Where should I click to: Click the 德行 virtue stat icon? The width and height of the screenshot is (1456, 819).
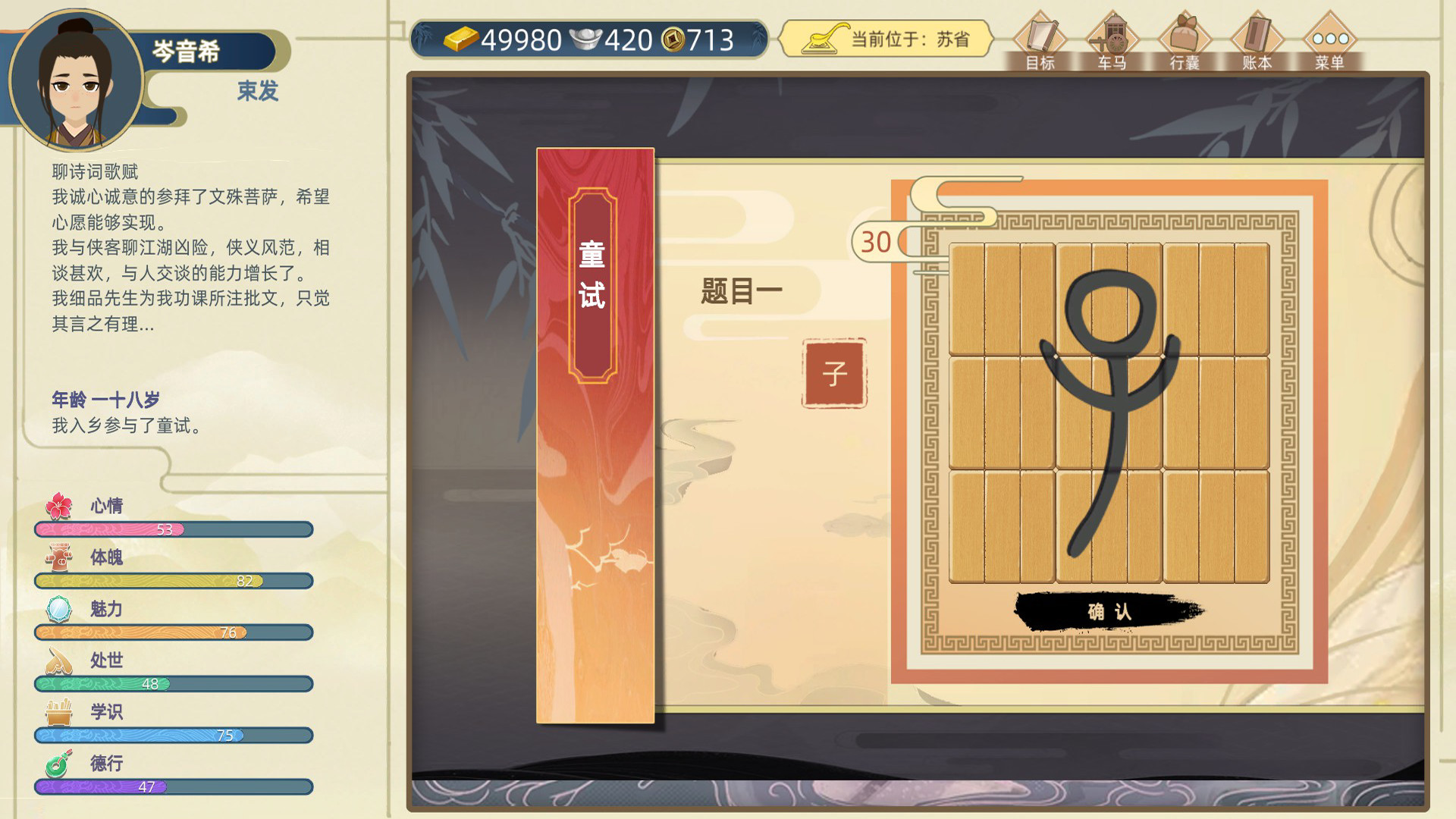point(58,764)
